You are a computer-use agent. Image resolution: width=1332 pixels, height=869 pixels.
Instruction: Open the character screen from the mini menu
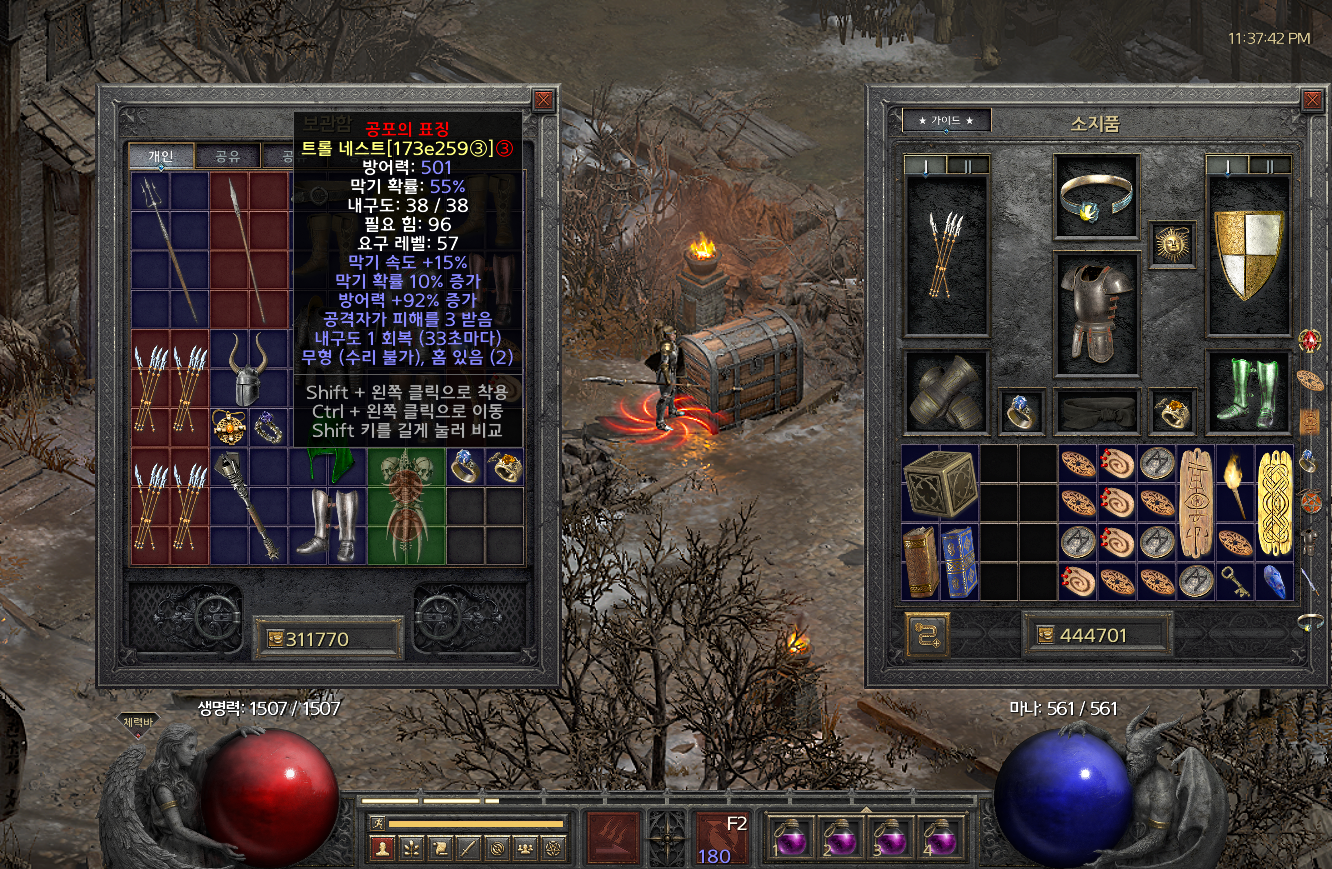381,848
